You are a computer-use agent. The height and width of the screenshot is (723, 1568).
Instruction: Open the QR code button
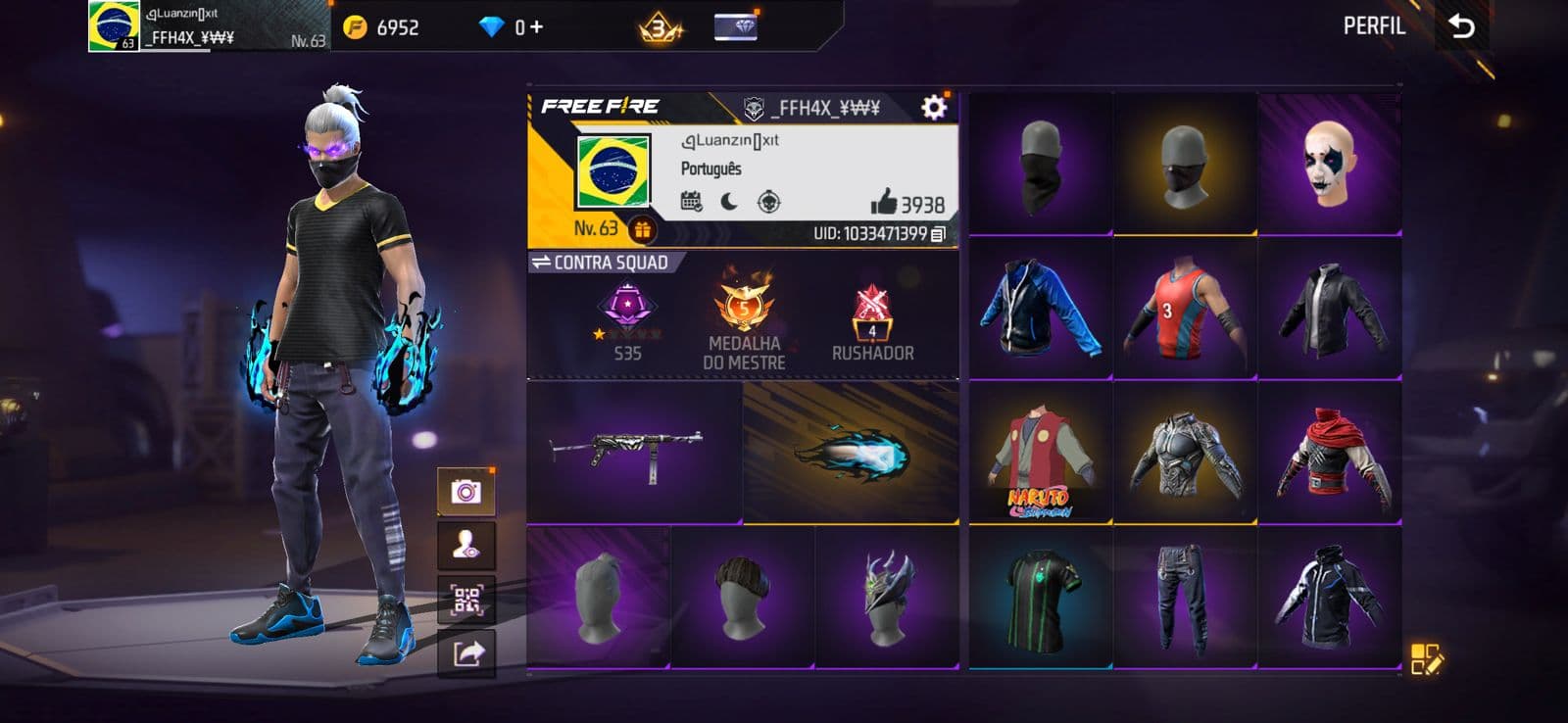pyautogui.click(x=466, y=600)
